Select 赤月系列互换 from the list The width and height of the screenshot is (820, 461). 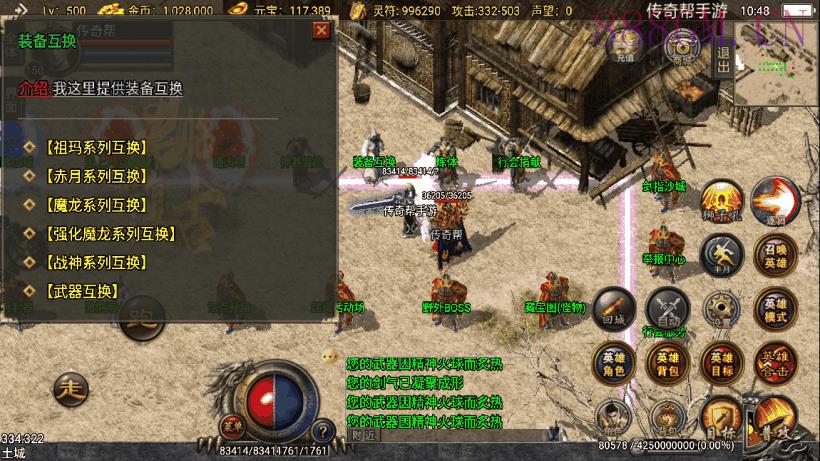pyautogui.click(x=96, y=176)
